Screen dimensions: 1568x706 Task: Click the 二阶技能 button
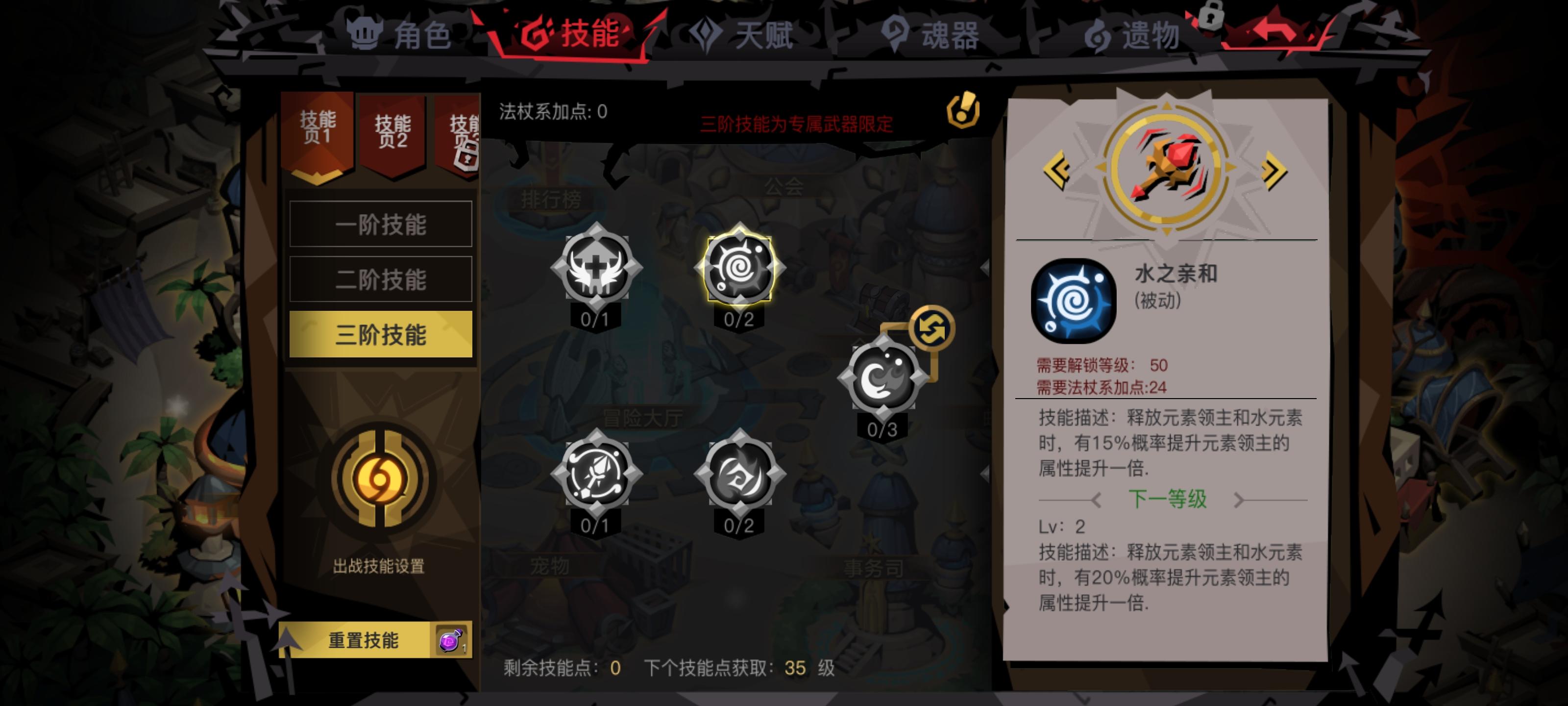point(382,279)
